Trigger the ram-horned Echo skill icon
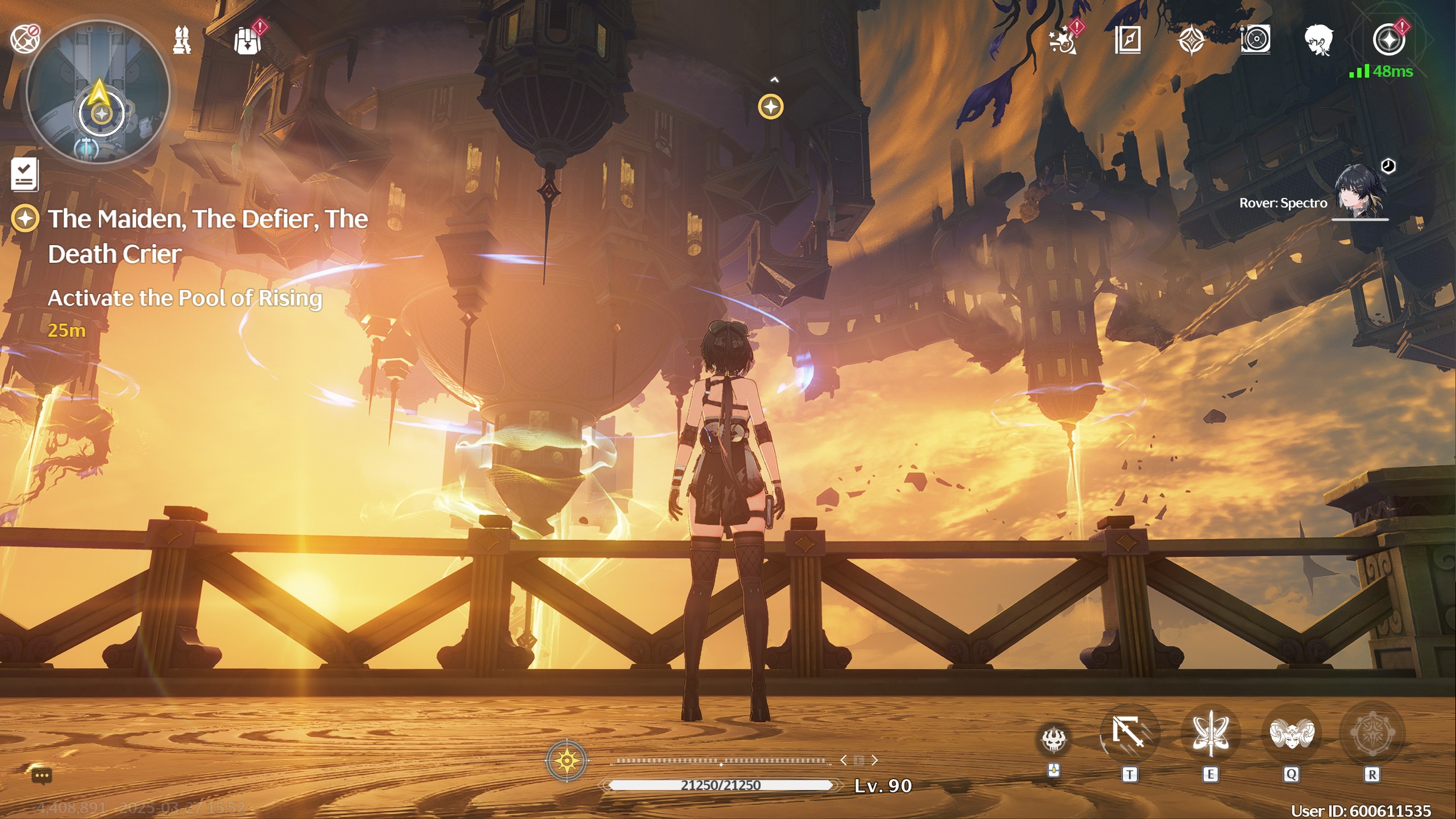Viewport: 1456px width, 819px height. coord(1291,733)
